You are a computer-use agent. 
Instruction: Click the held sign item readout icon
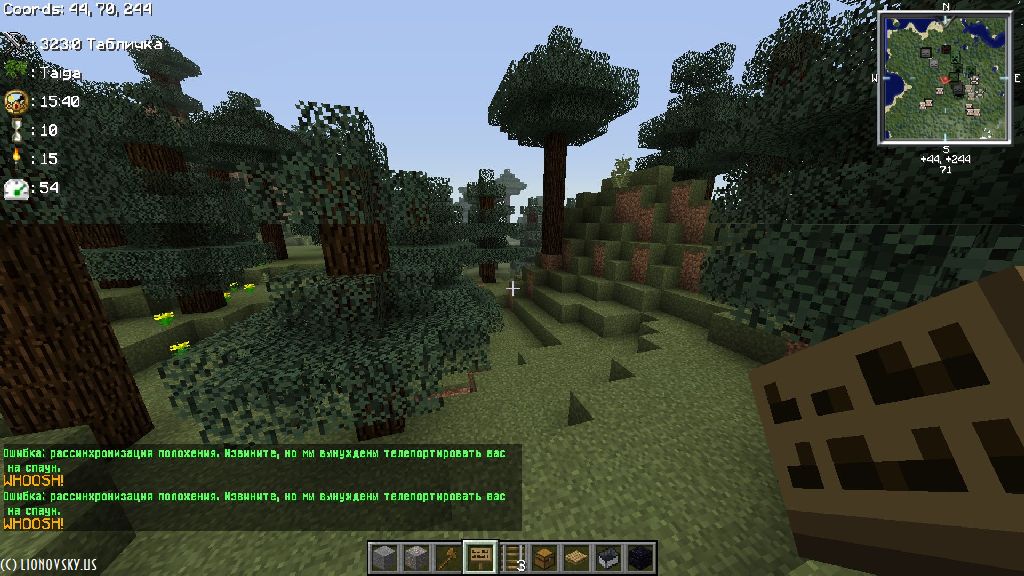(16, 44)
